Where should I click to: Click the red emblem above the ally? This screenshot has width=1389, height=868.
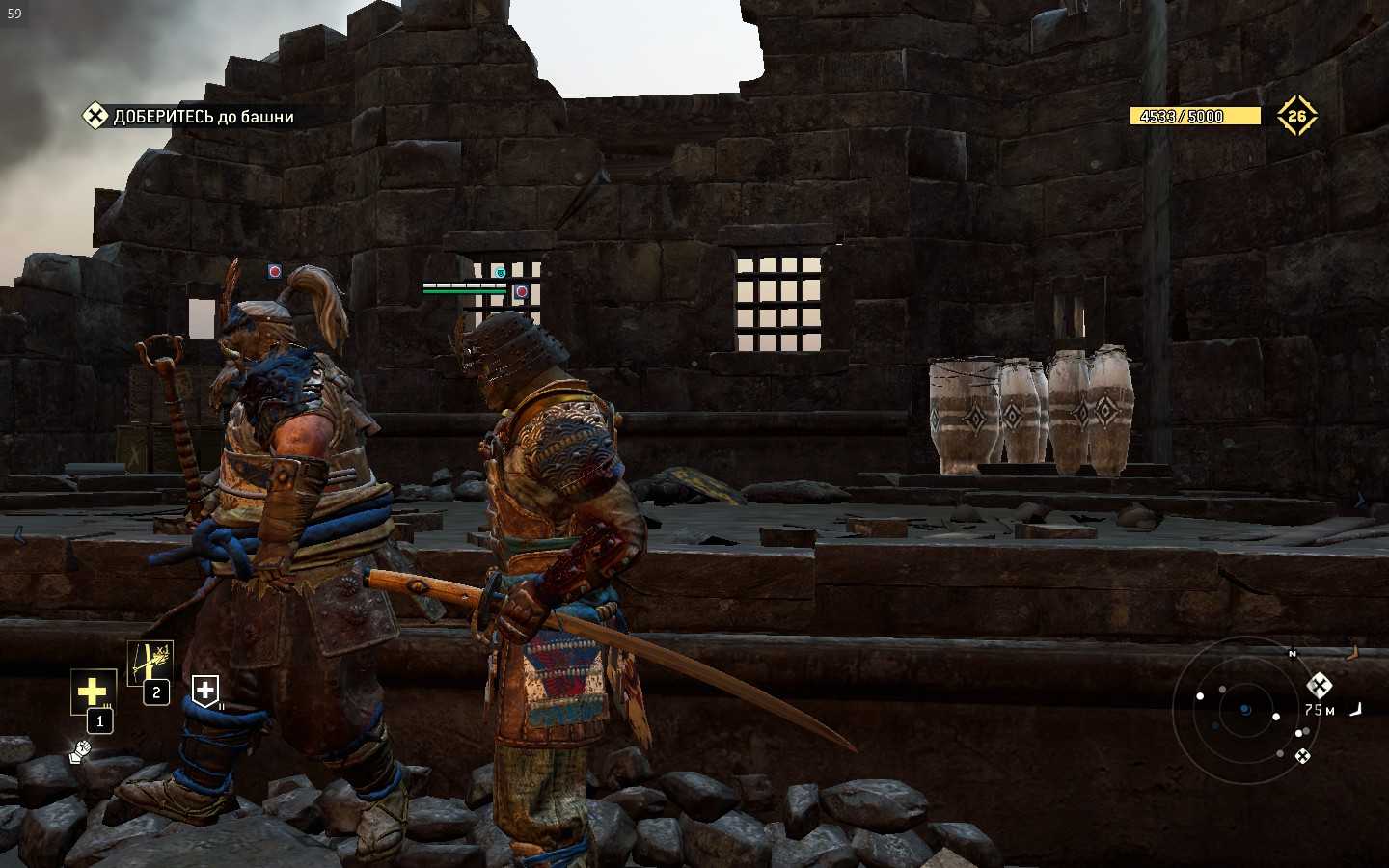pyautogui.click(x=275, y=272)
